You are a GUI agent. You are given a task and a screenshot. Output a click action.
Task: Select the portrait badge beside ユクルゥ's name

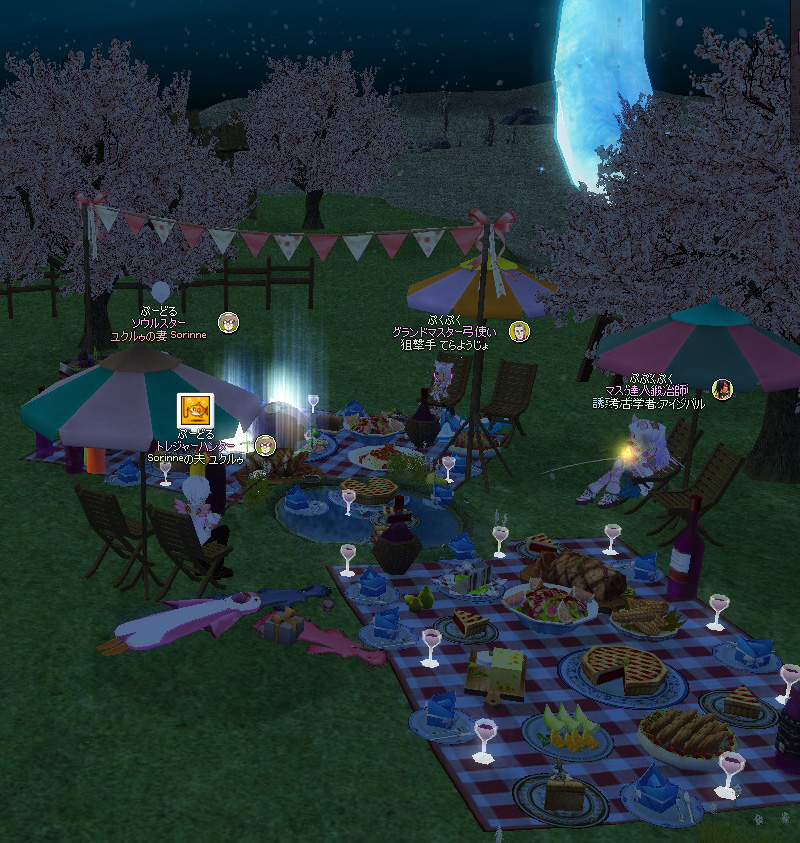pos(265,444)
